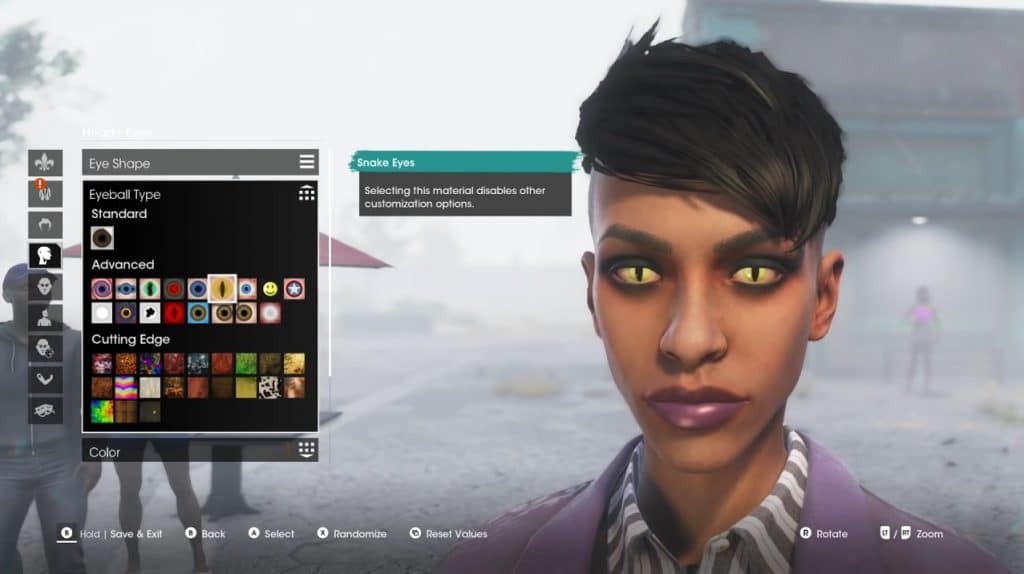The image size is (1024, 574).
Task: Open the fleur-de-lis category tab
Action: click(x=45, y=162)
